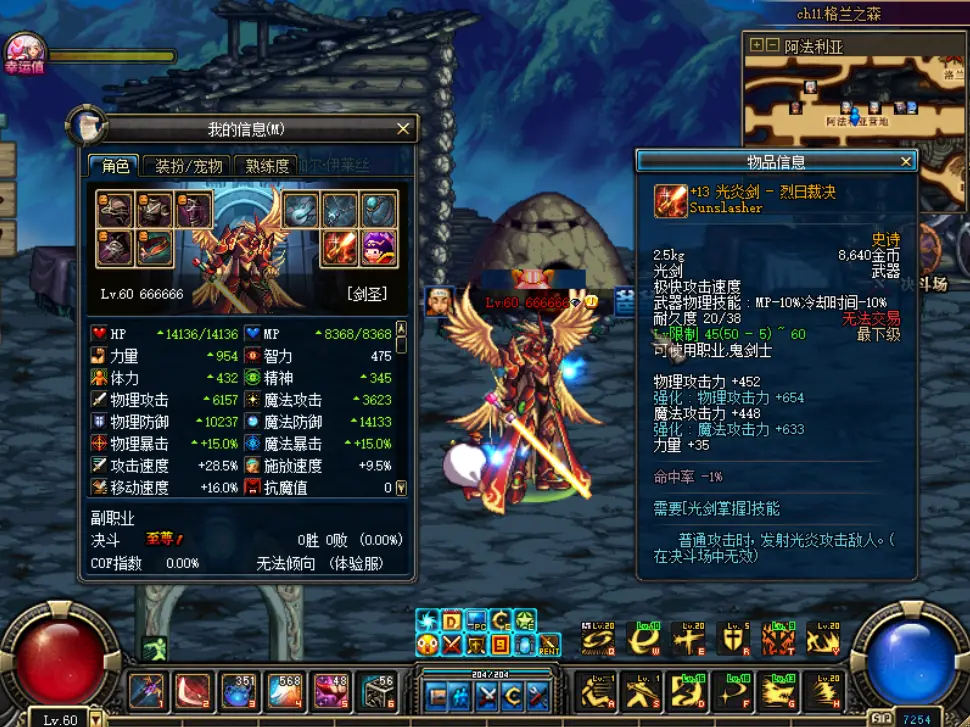Activate the shield skill on the R key
This screenshot has height=727, width=970.
coord(732,638)
